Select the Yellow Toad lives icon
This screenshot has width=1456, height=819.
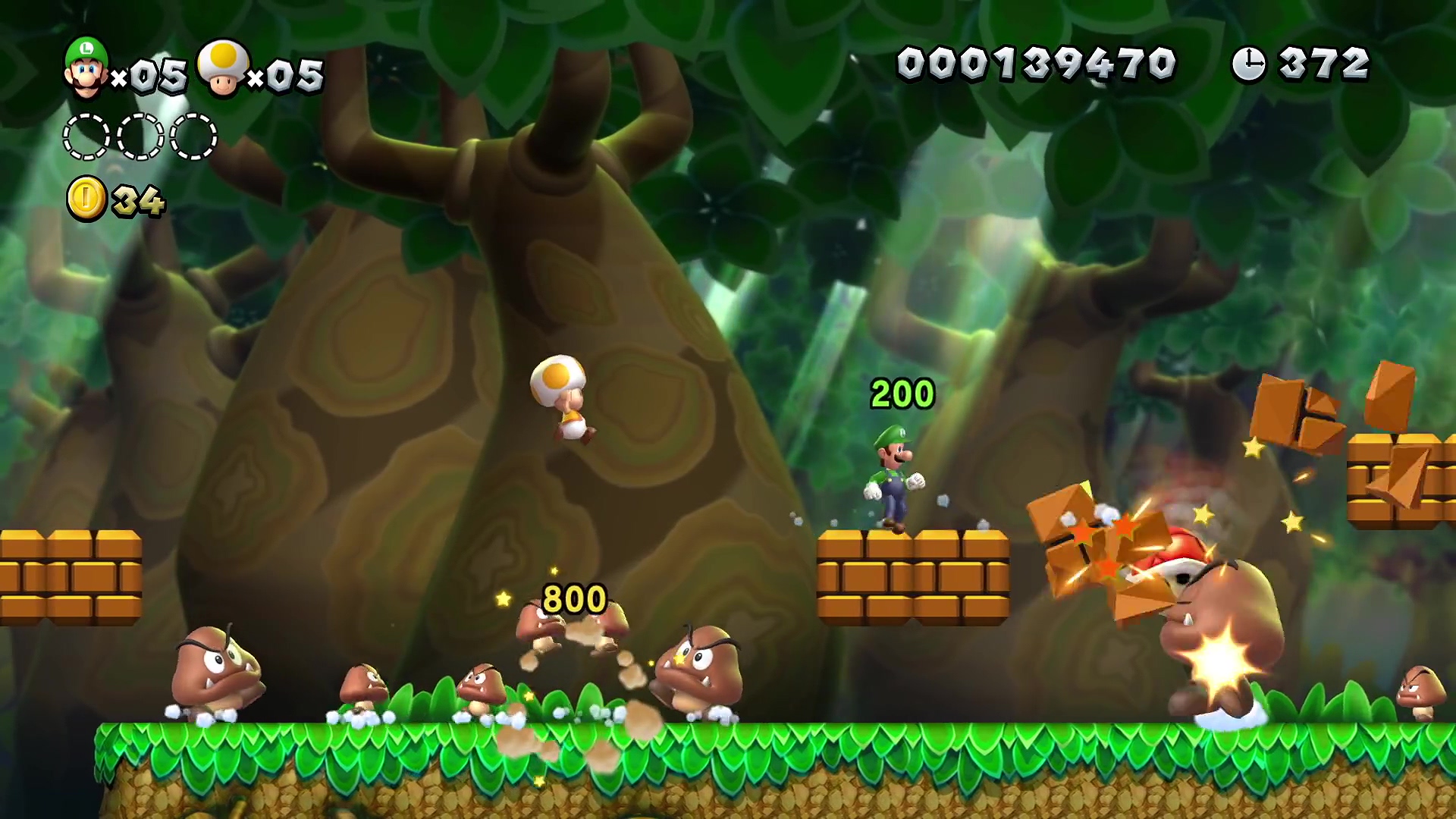click(x=223, y=68)
